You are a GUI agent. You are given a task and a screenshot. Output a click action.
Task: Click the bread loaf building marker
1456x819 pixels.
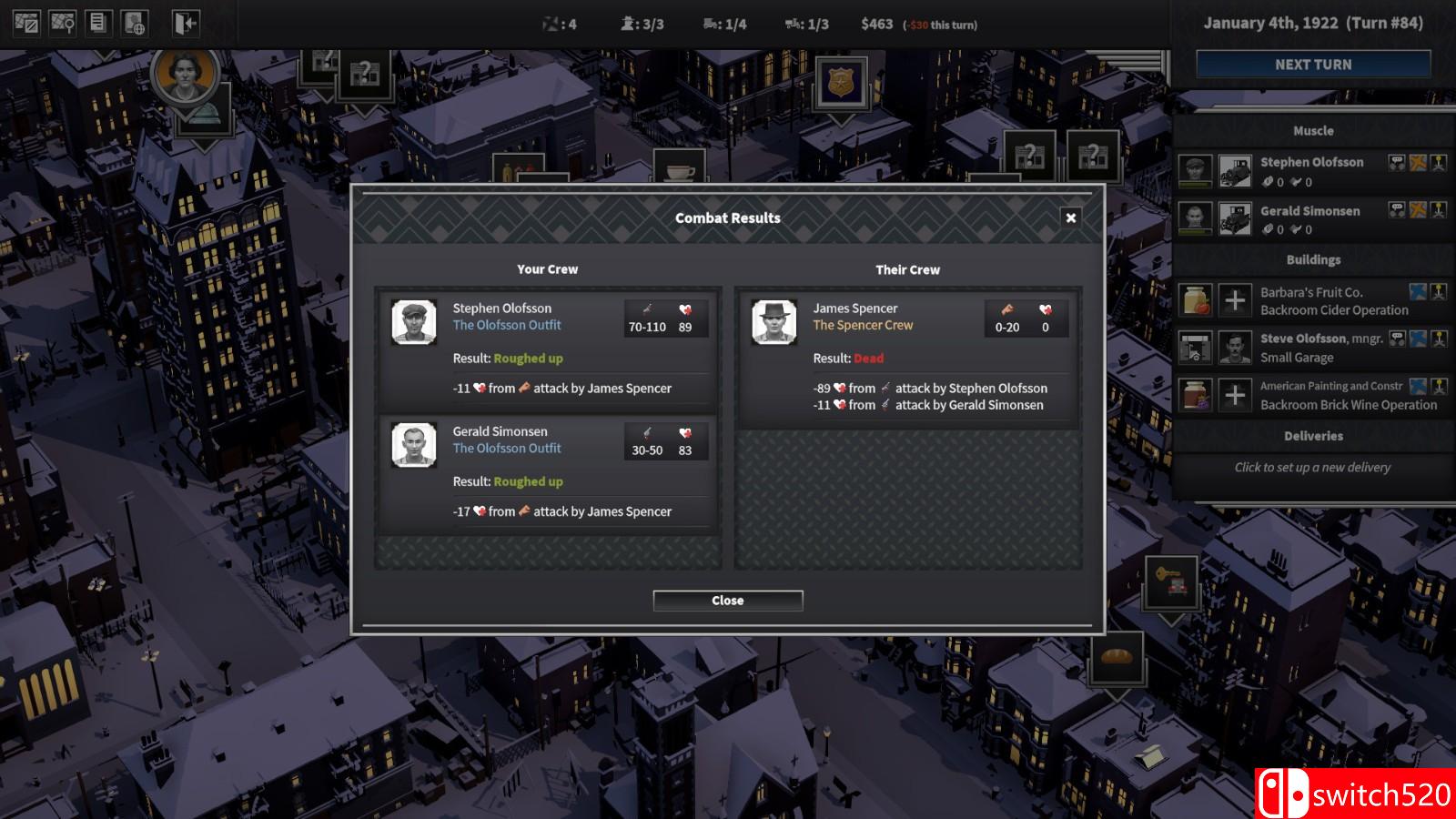(x=1117, y=656)
